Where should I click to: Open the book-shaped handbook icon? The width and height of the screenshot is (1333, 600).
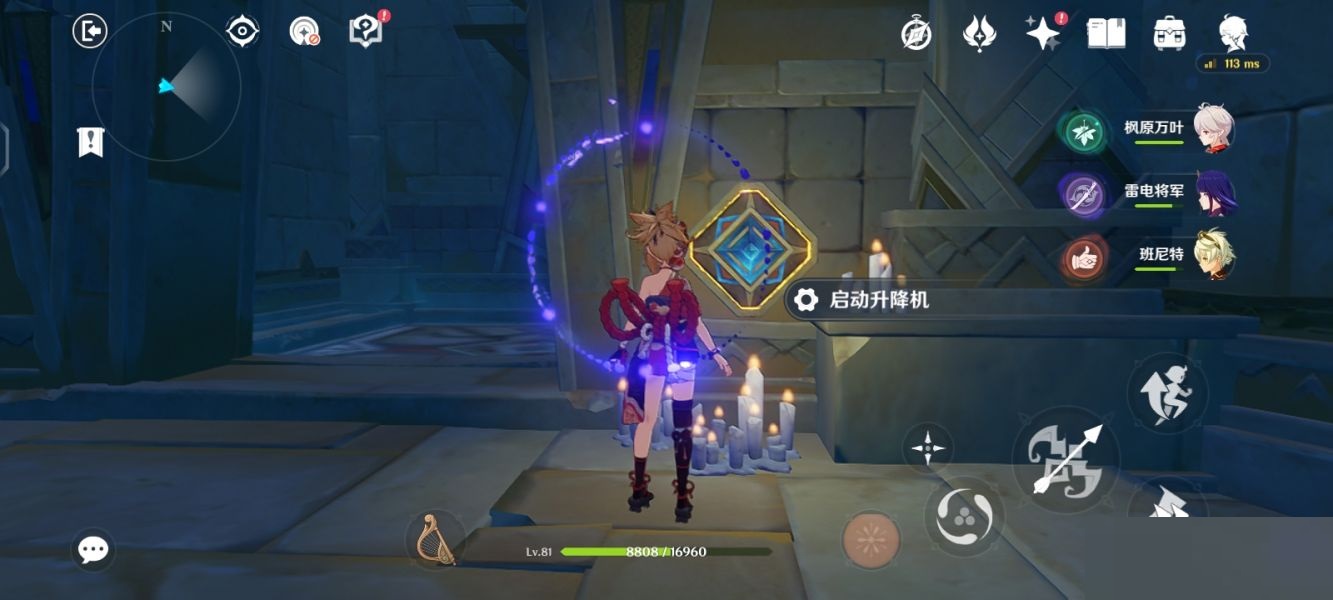(x=1106, y=33)
